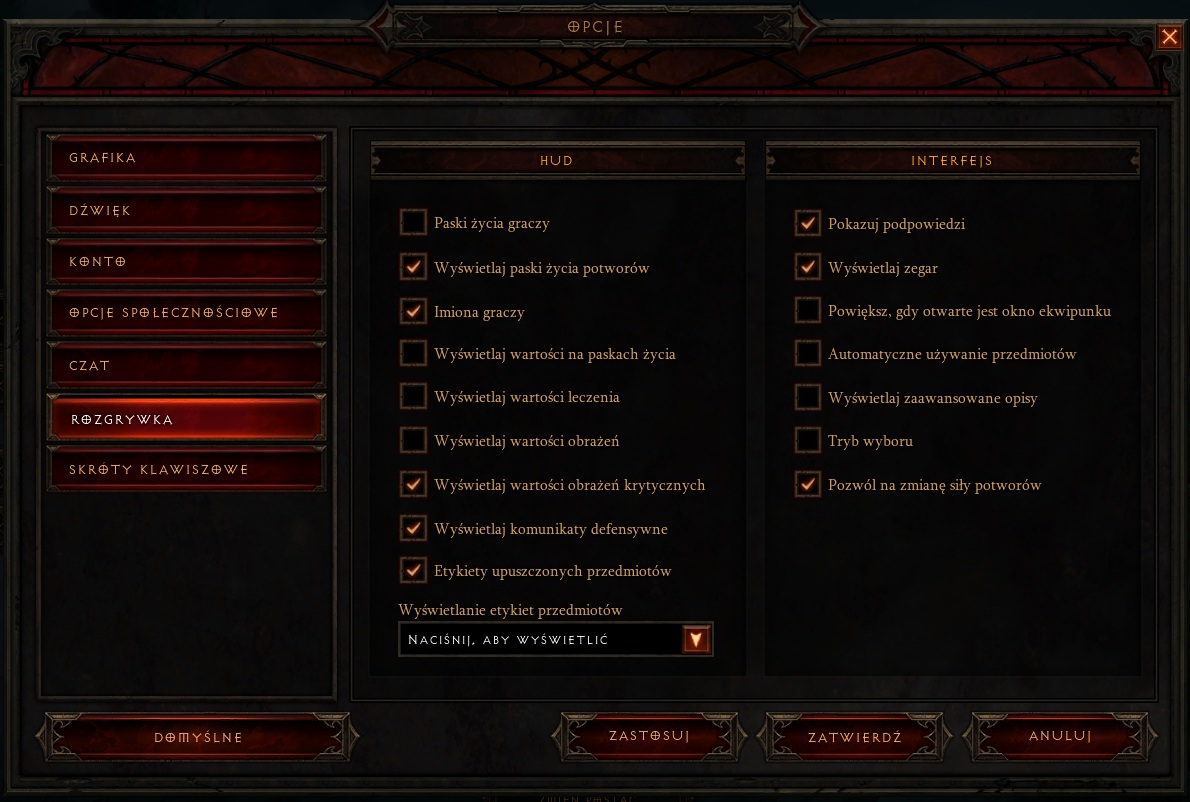
Task: Click the Domyślne defaults button
Action: 198,738
